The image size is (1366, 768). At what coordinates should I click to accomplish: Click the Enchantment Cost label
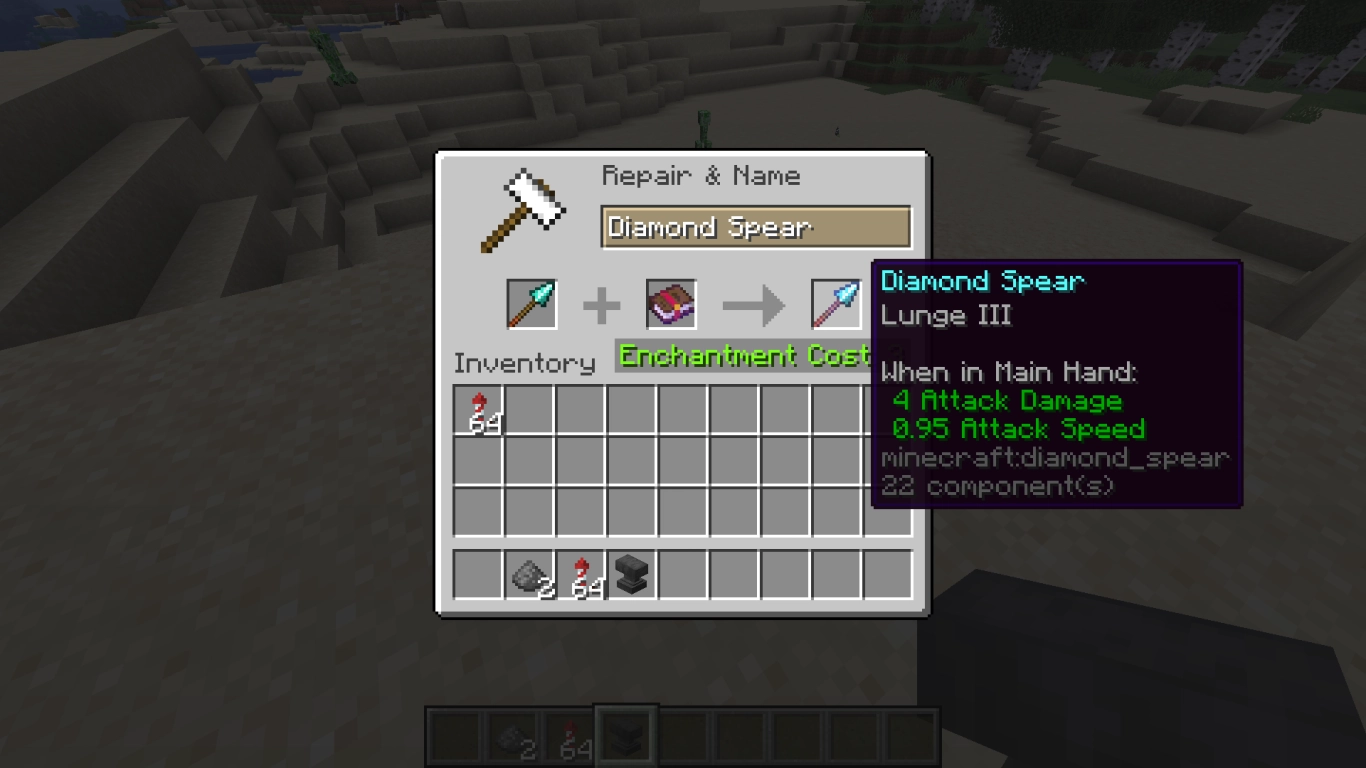click(x=740, y=355)
